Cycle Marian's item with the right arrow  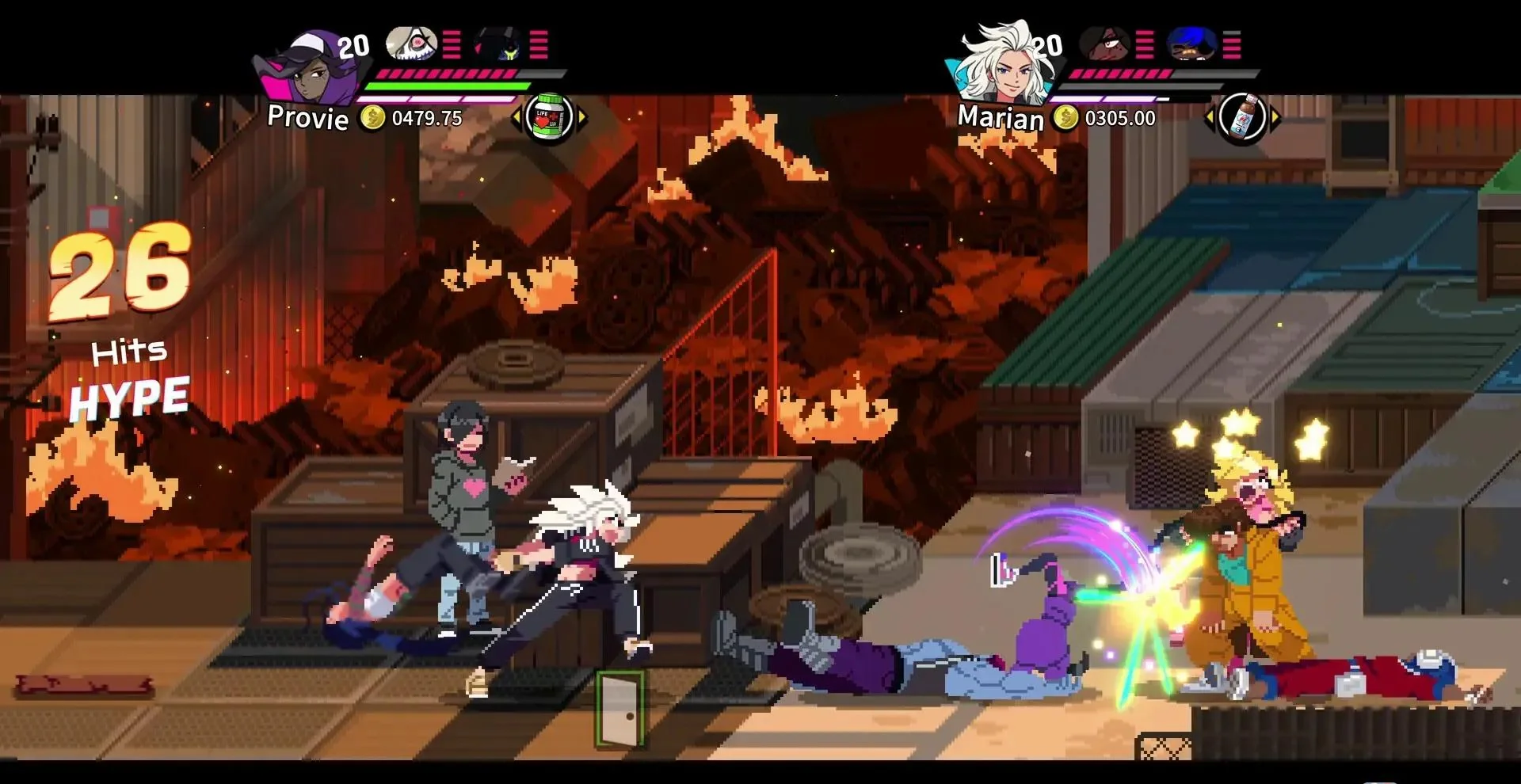pos(1275,119)
